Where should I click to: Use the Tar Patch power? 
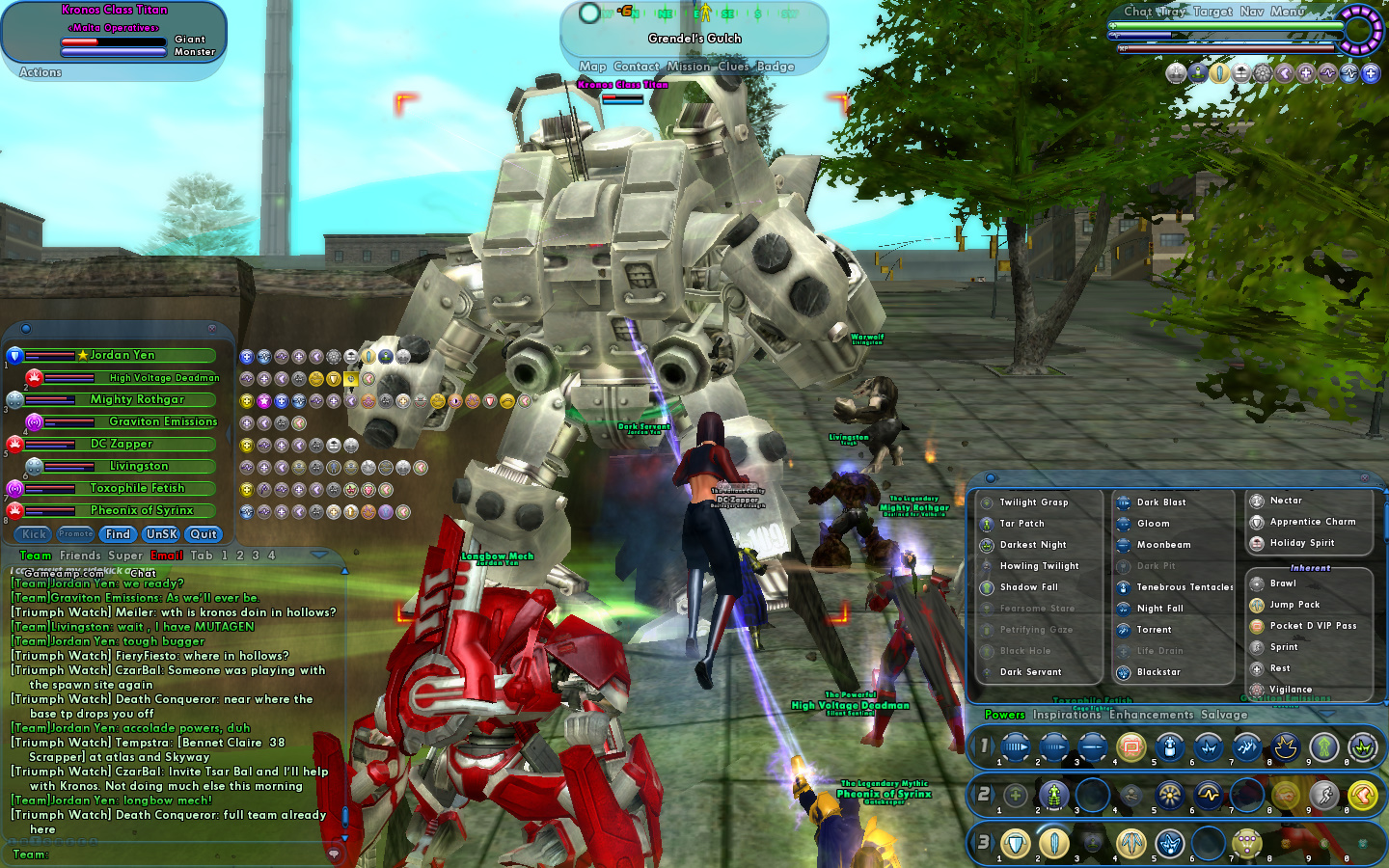(x=1021, y=524)
